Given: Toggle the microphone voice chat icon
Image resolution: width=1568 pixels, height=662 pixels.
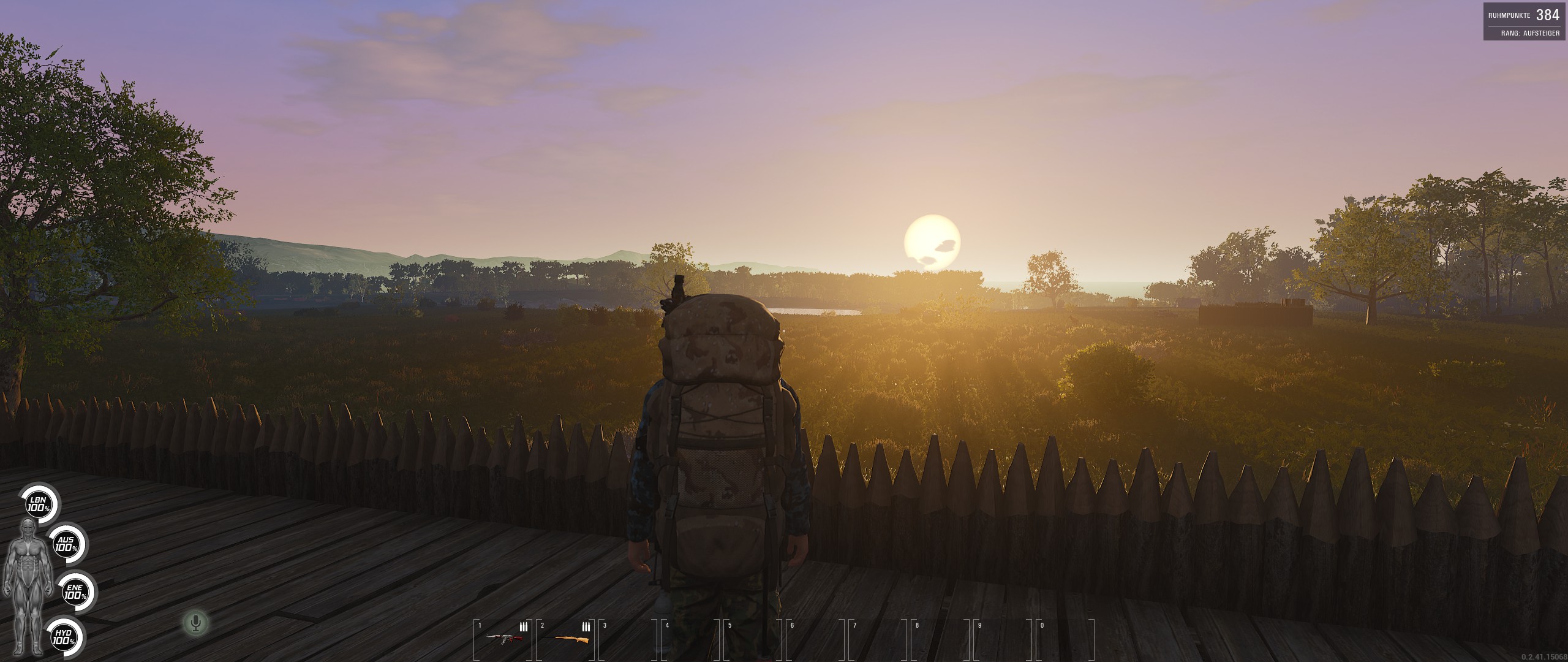Looking at the screenshot, I should (x=196, y=624).
